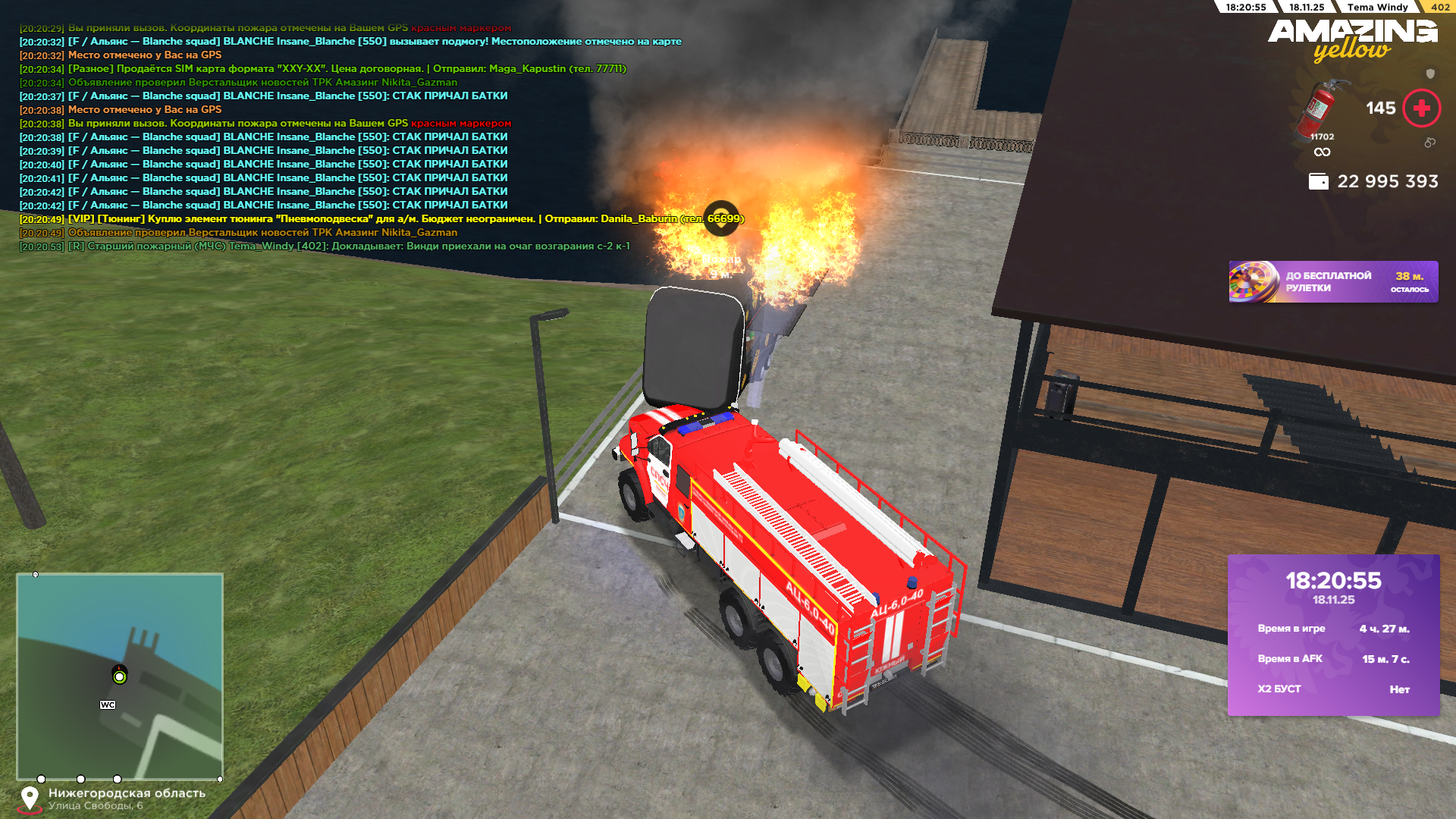Select the fire extinguisher weapon icon
Image resolution: width=1456 pixels, height=819 pixels.
[x=1320, y=111]
